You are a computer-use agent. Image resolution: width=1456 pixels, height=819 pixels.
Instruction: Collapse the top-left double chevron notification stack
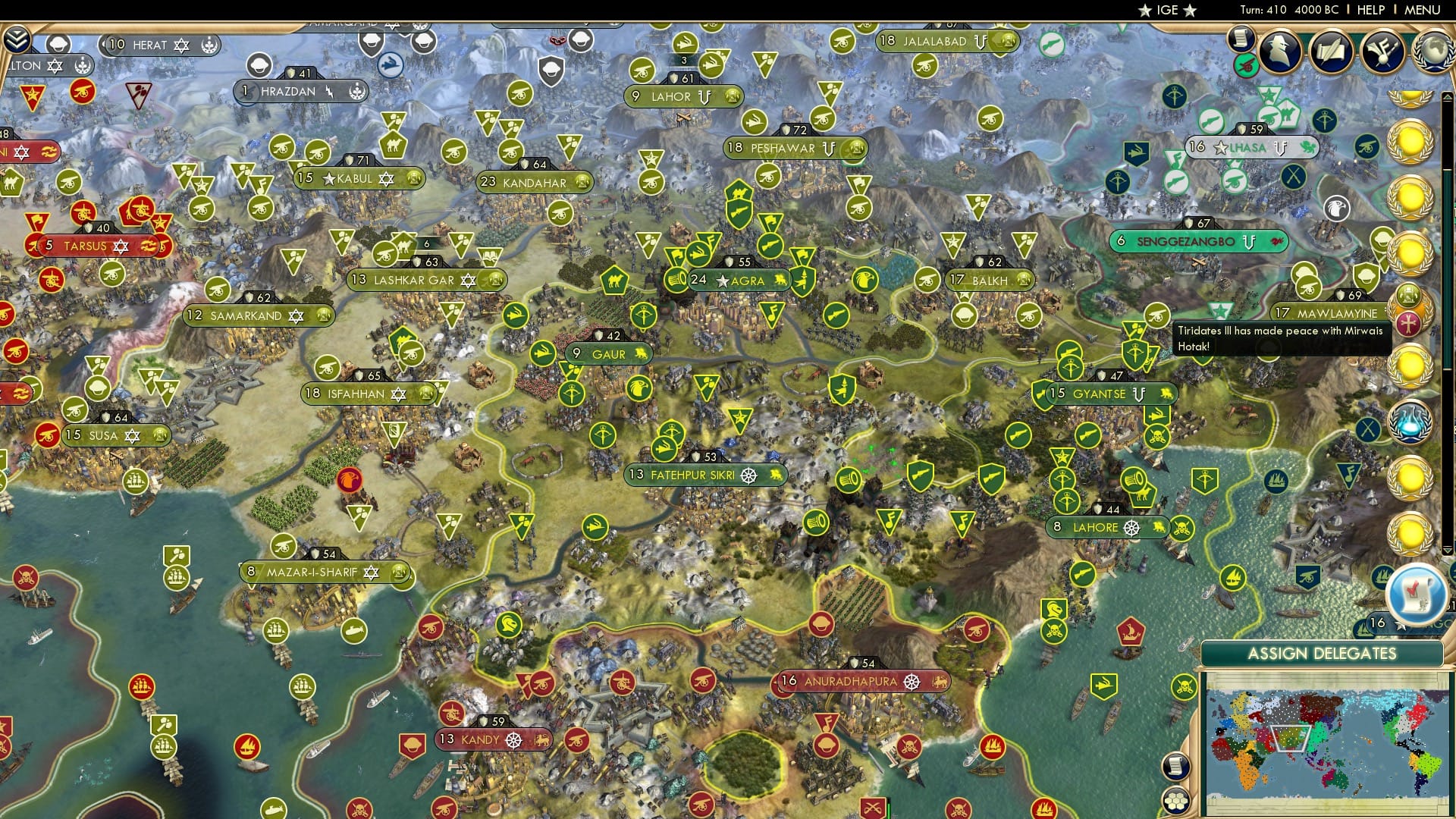[x=16, y=40]
